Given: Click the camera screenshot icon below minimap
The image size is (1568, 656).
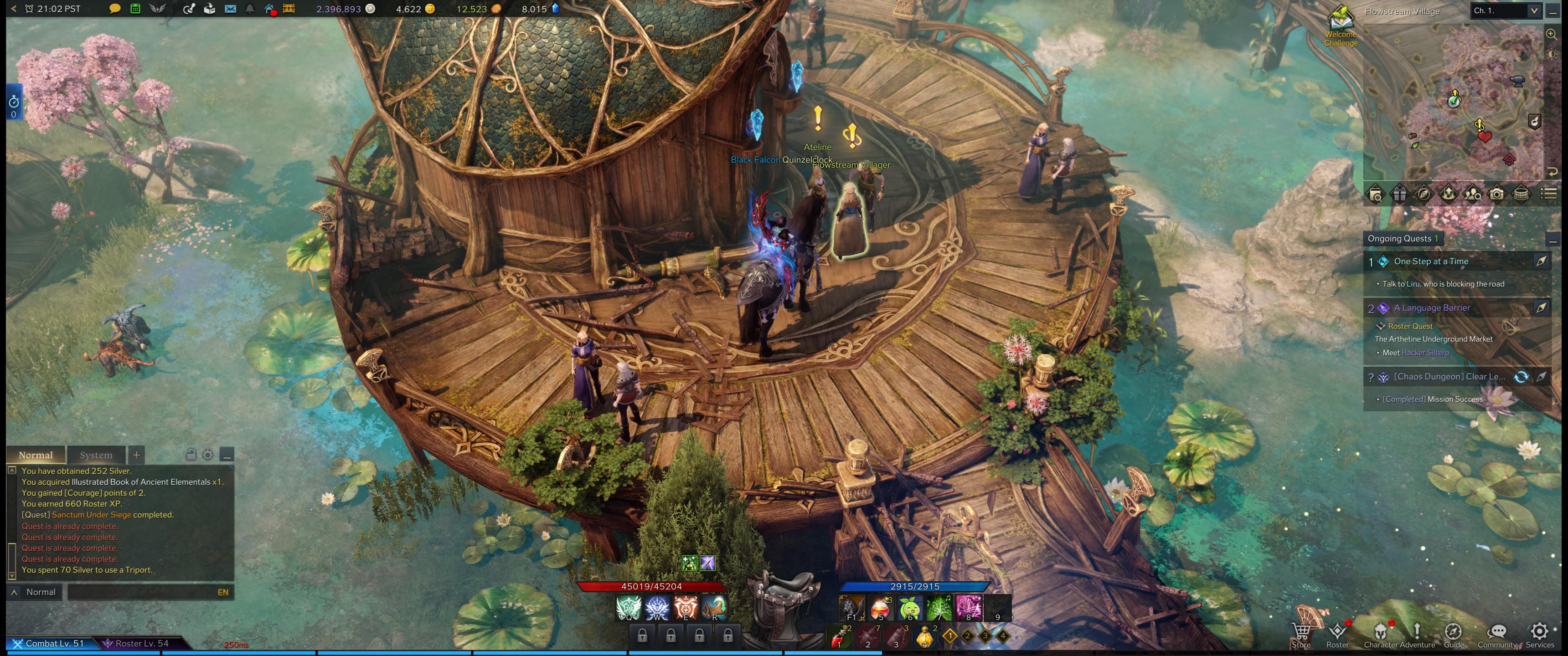Looking at the screenshot, I should pos(1497,195).
